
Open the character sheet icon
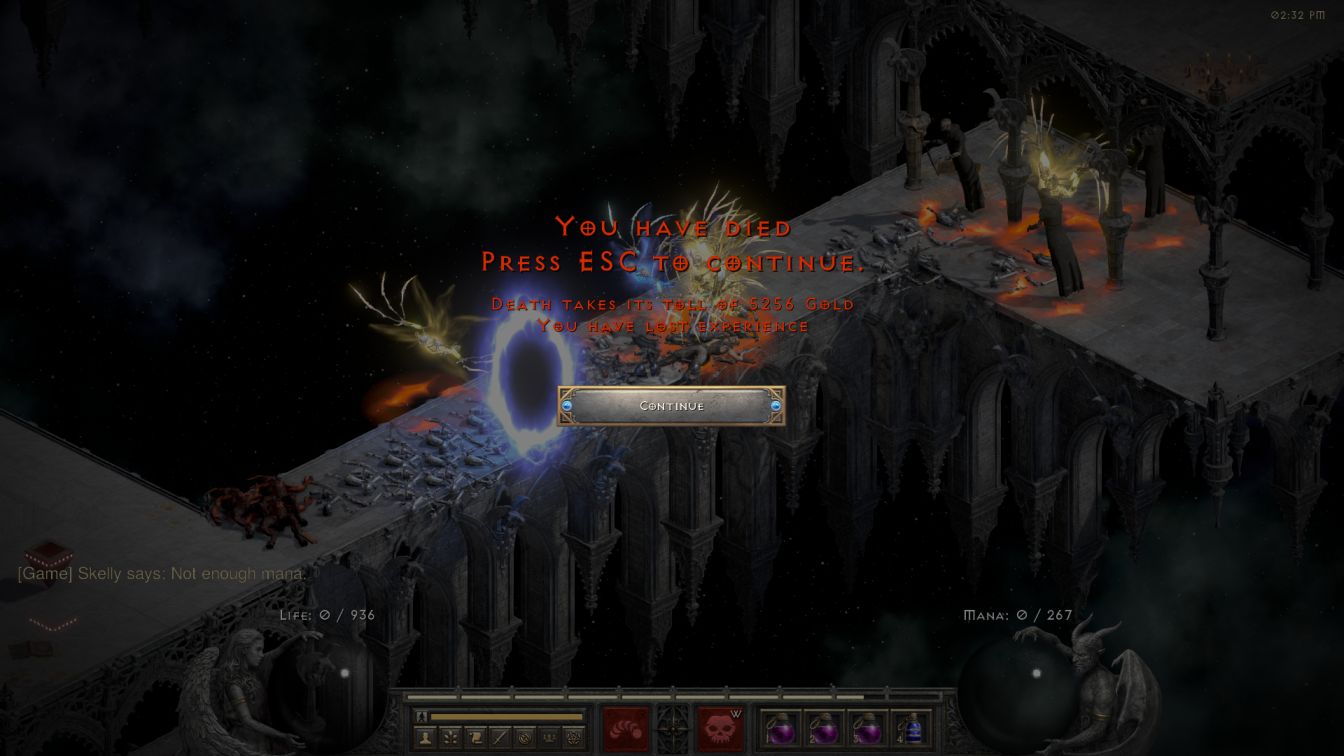(x=425, y=738)
